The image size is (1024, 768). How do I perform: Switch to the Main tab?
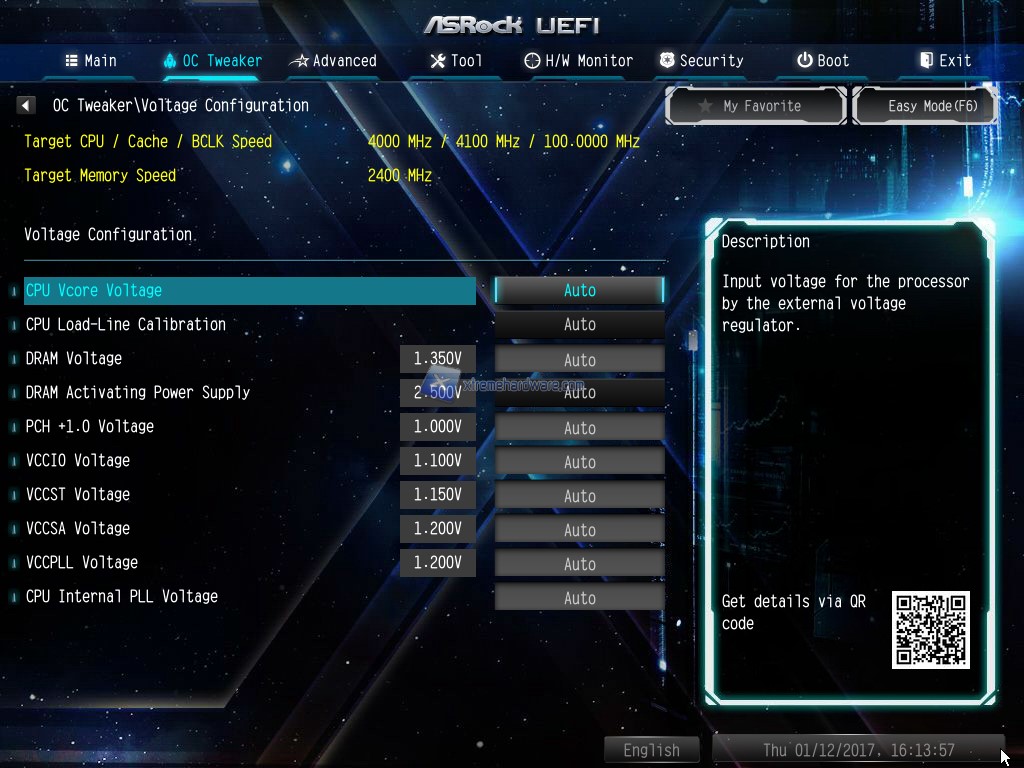(91, 61)
